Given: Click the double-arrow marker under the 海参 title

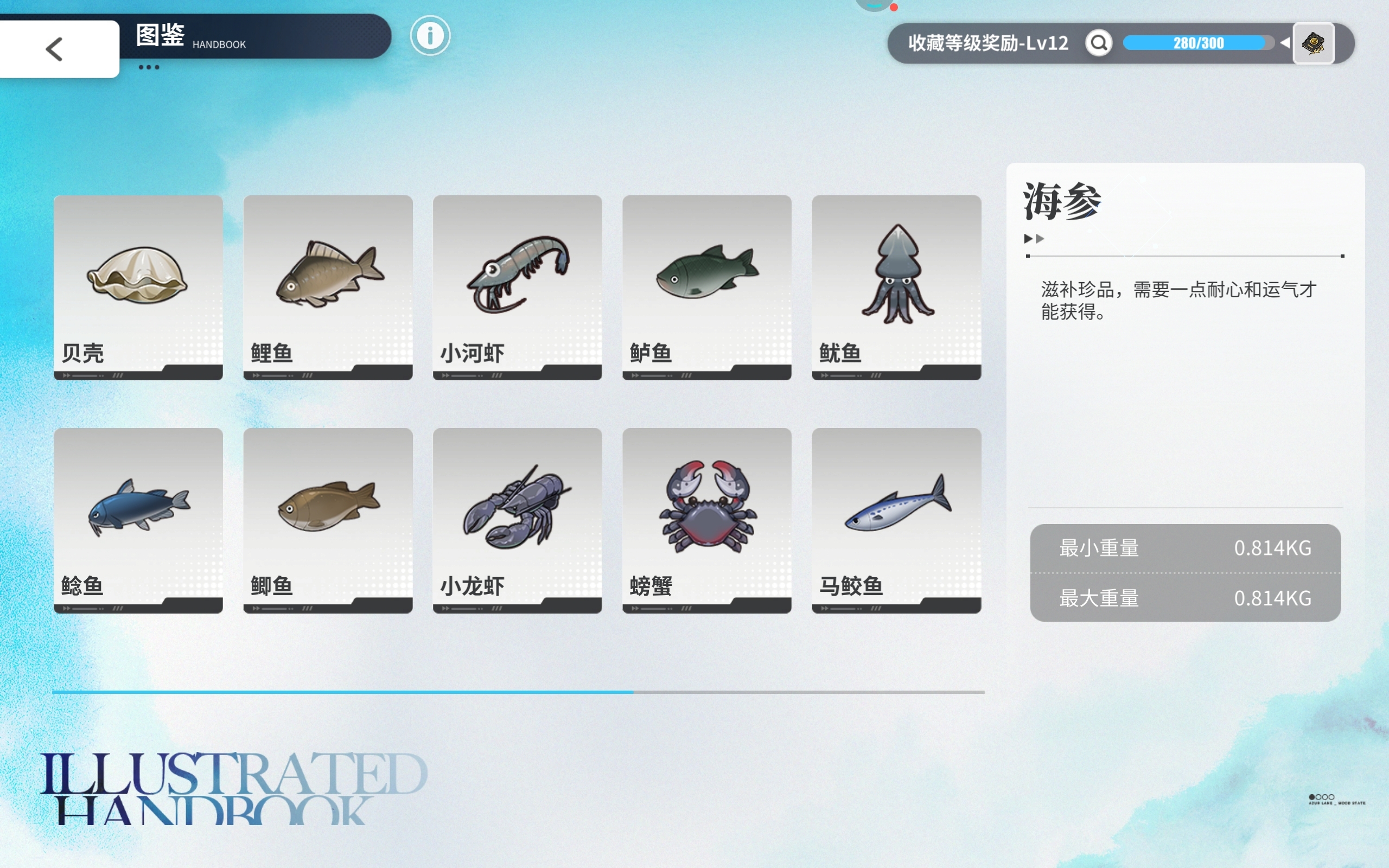Looking at the screenshot, I should 1034,239.
